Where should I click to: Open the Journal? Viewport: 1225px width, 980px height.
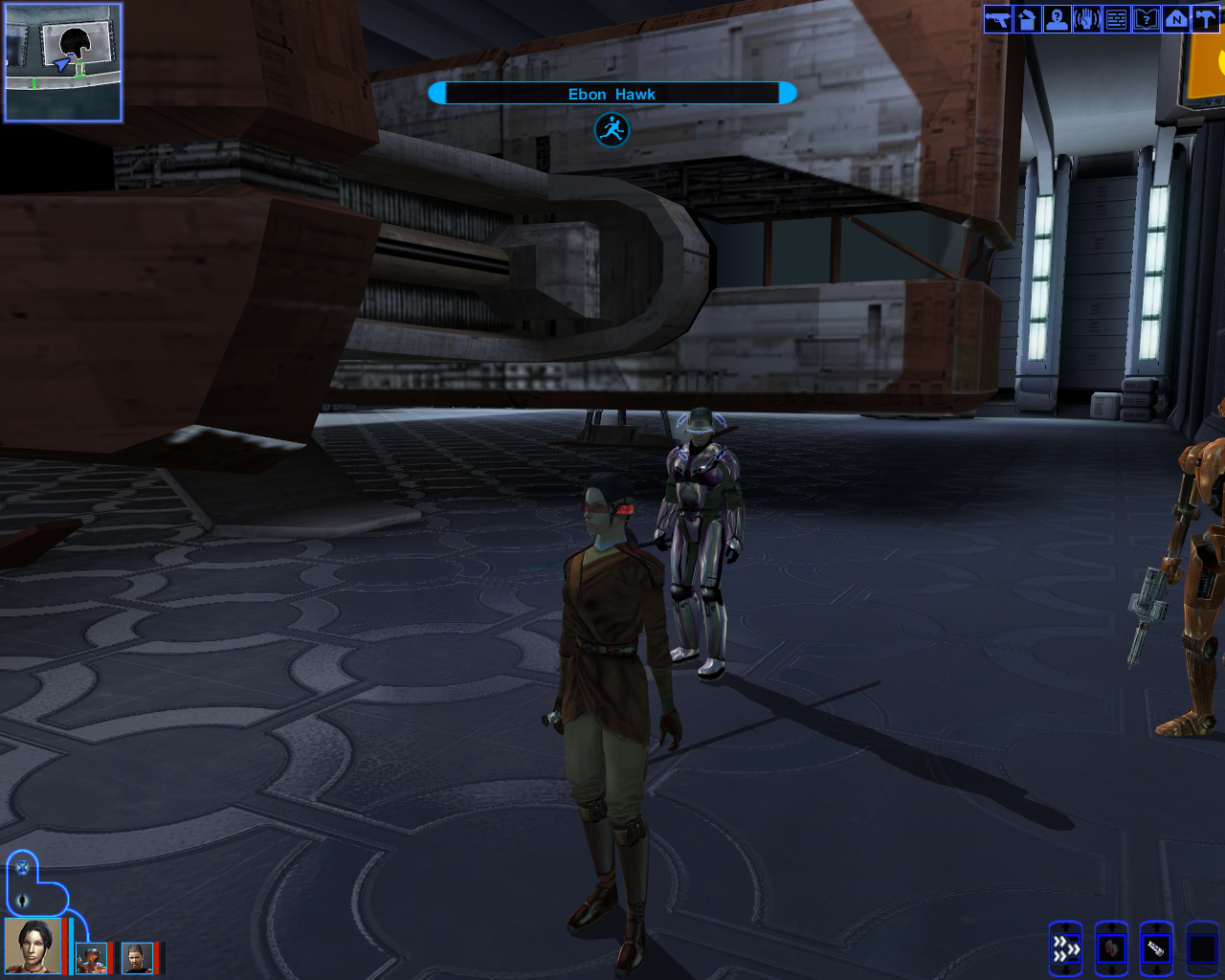click(1145, 18)
